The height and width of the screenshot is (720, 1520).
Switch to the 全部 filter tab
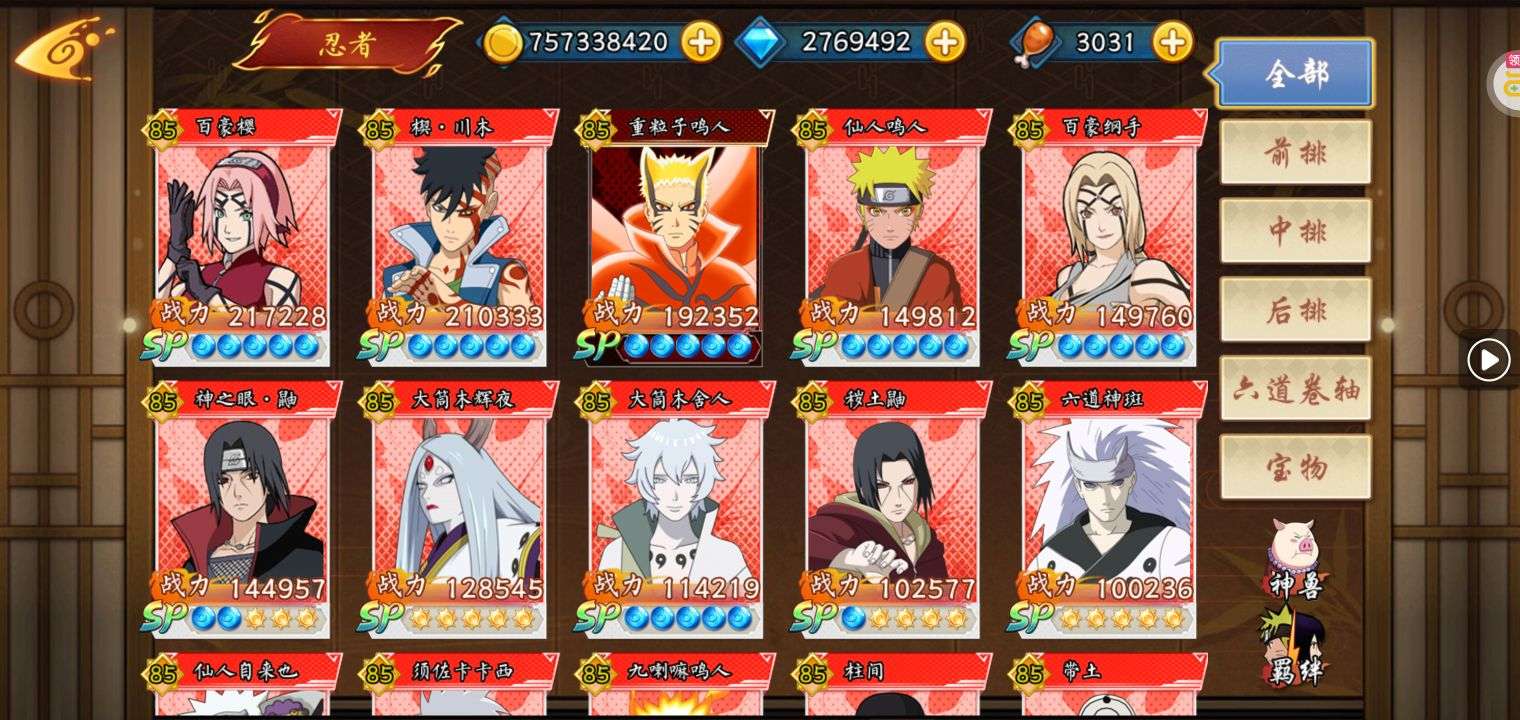click(1295, 73)
